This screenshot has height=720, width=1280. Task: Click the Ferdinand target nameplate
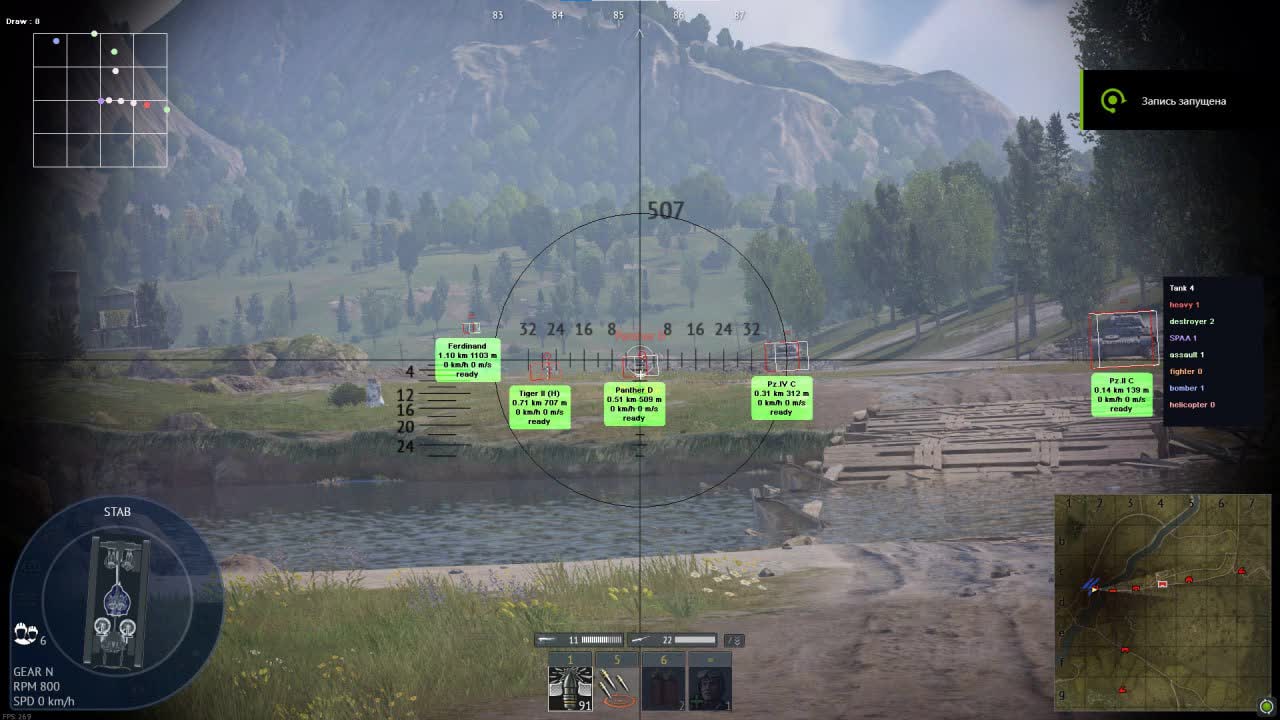[467, 362]
